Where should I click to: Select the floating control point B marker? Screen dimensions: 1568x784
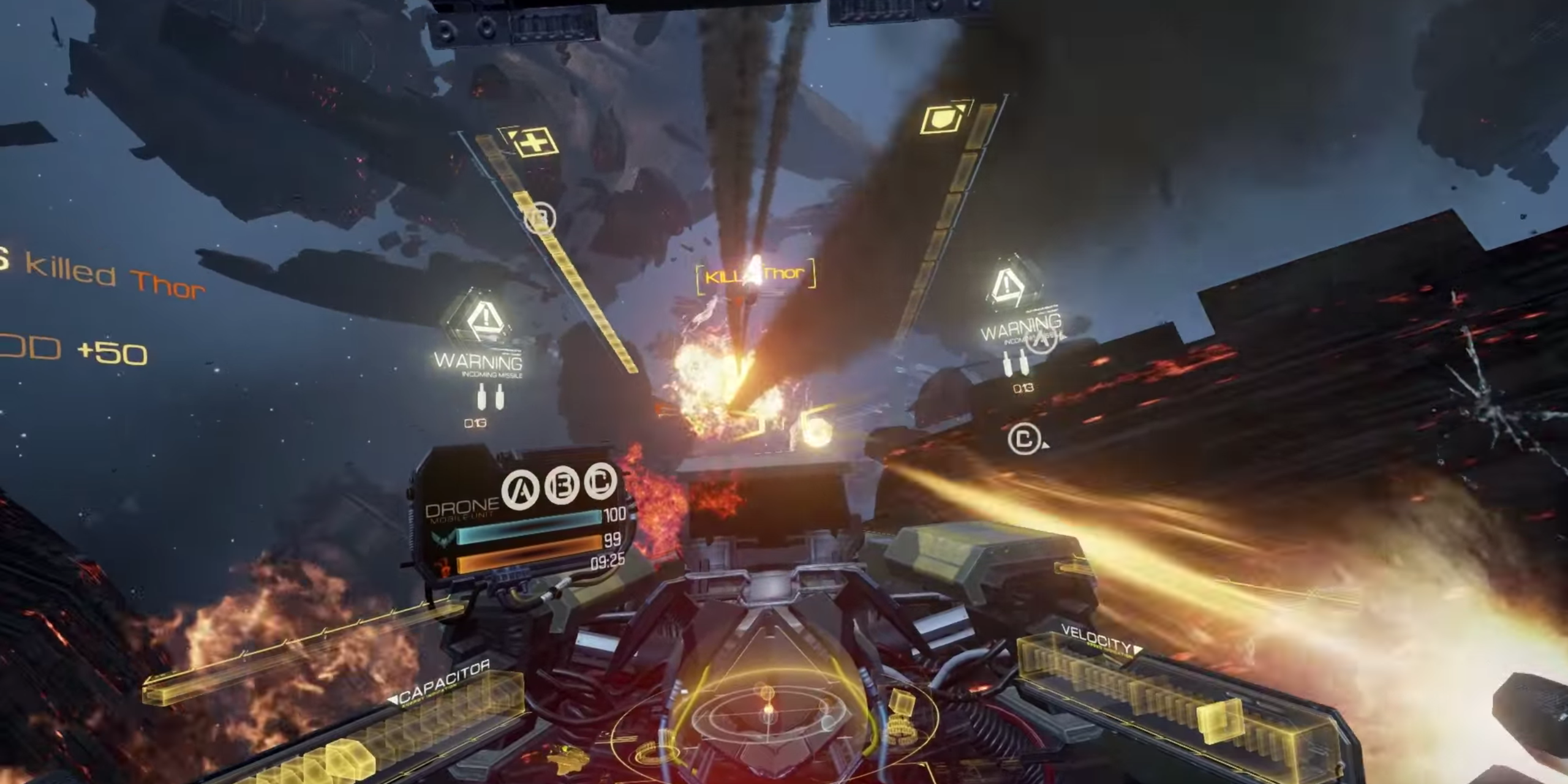tap(540, 217)
